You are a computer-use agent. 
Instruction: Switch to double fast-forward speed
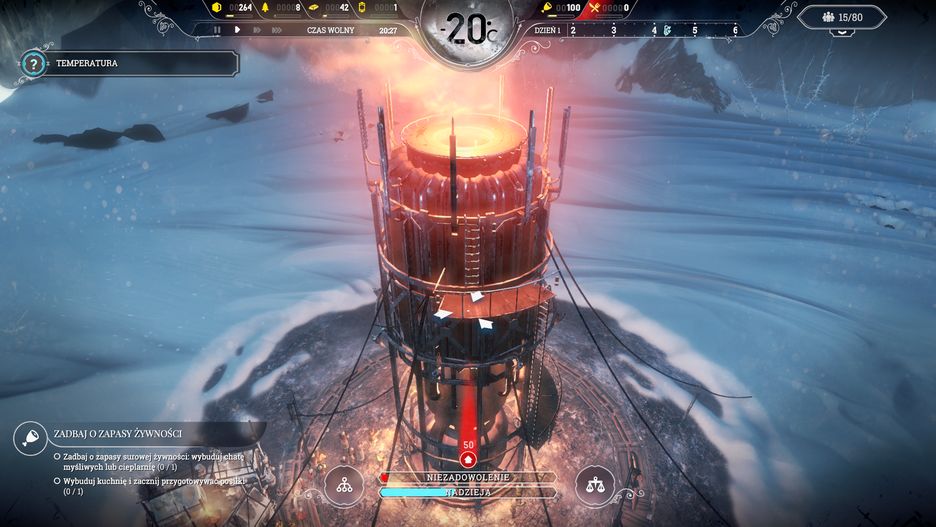256,30
